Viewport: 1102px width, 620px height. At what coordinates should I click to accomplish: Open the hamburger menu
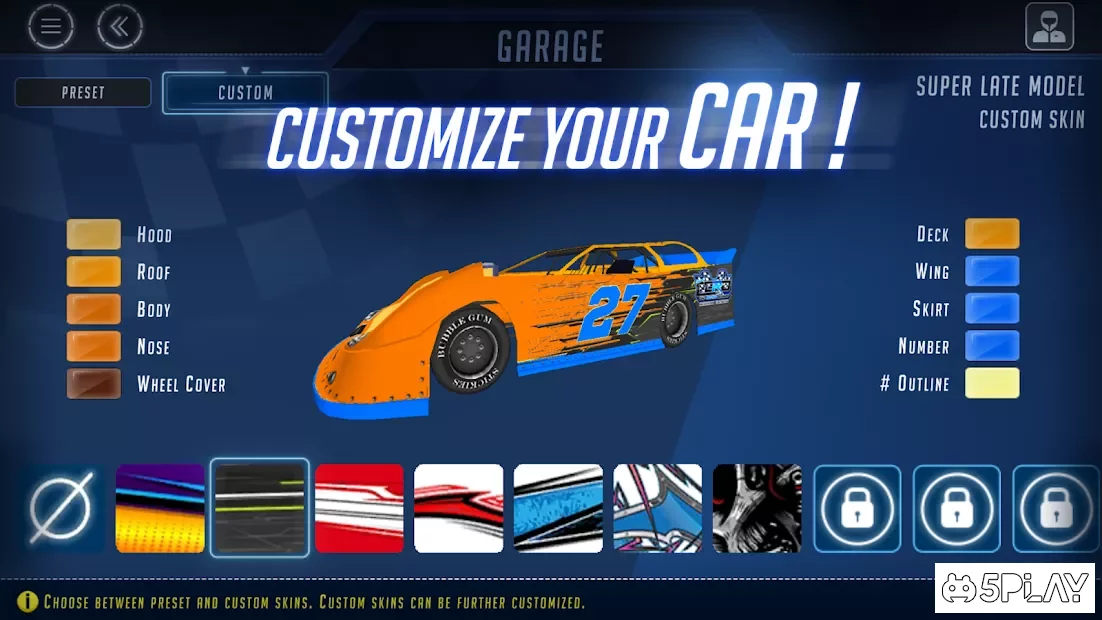tap(51, 27)
